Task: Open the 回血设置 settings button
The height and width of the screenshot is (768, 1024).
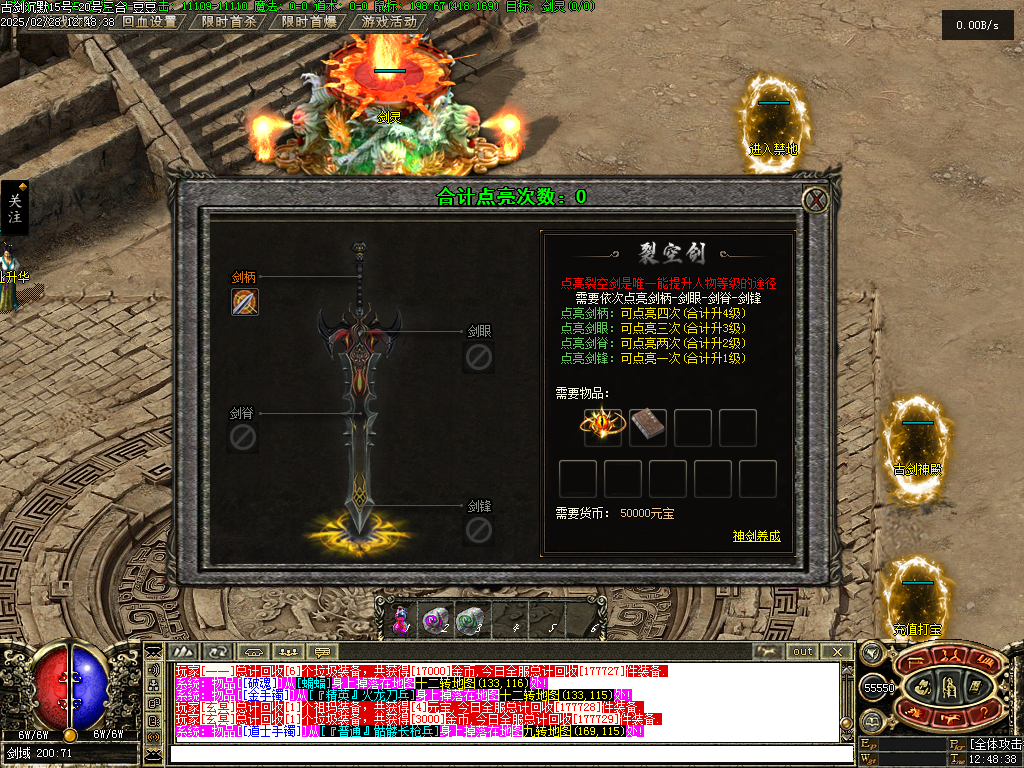Action: (149, 21)
